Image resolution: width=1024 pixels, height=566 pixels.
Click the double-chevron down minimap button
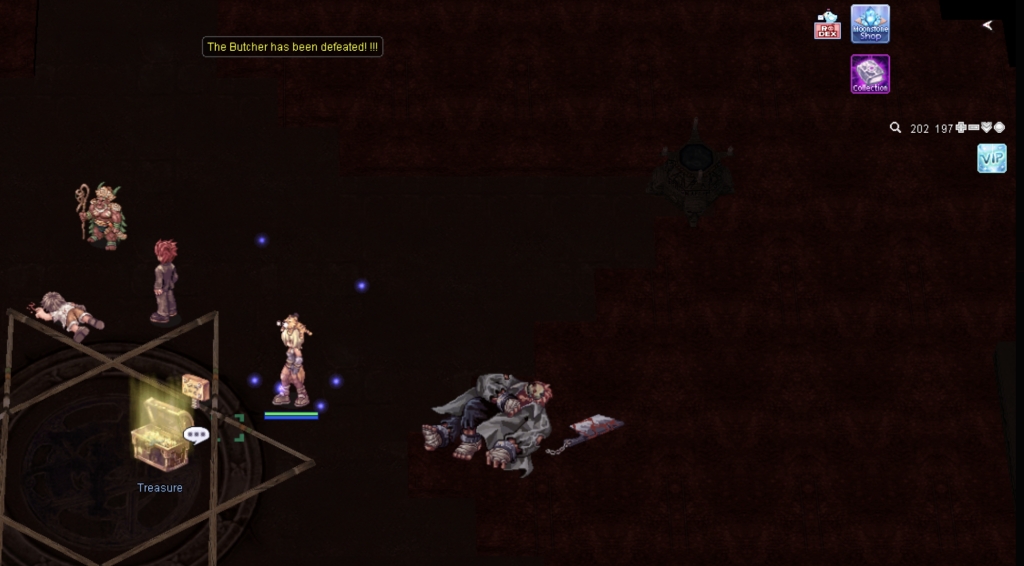point(986,128)
